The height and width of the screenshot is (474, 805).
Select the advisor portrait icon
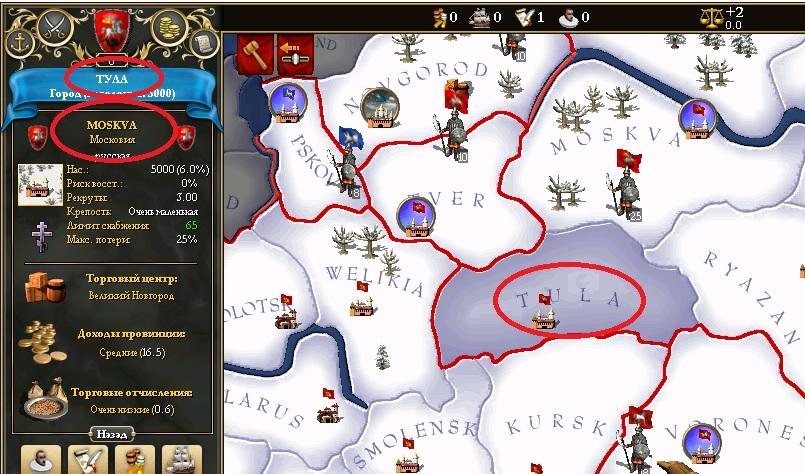click(40, 460)
